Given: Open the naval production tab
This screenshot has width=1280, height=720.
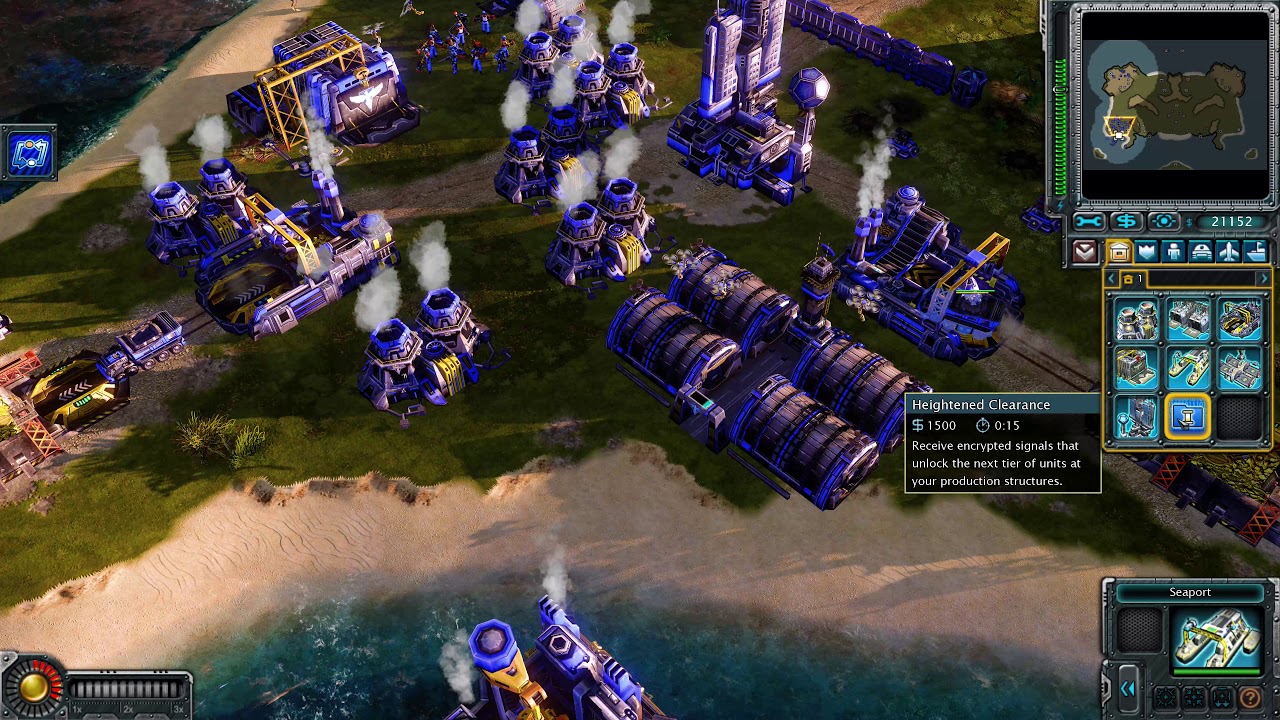Looking at the screenshot, I should 1256,252.
